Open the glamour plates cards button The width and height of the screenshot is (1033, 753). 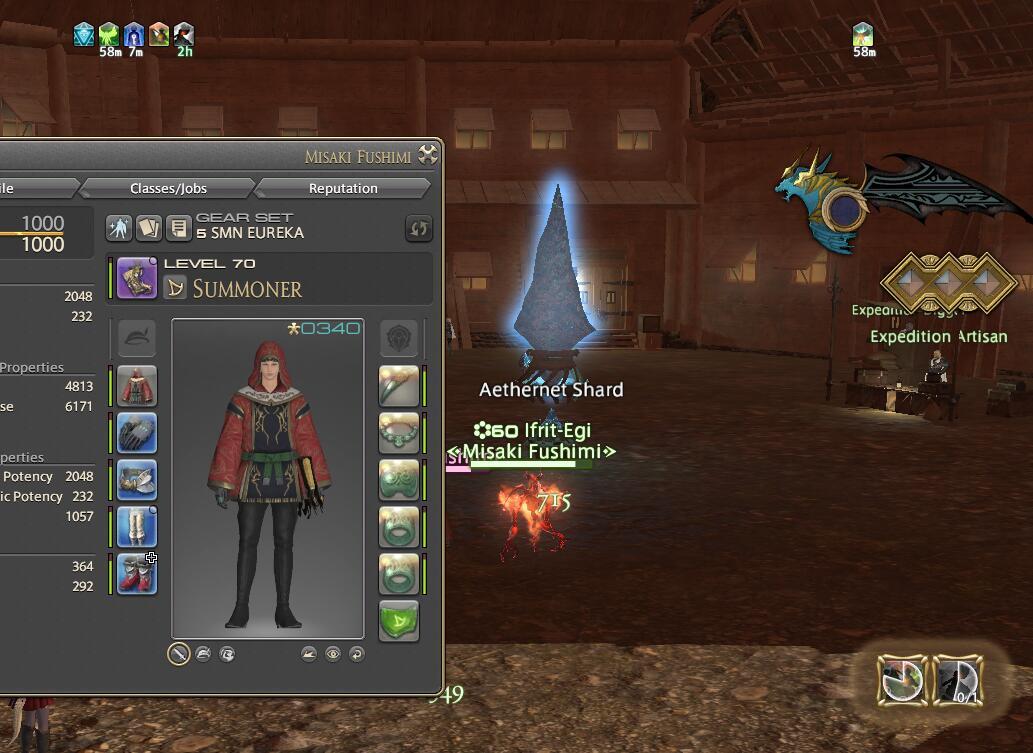tap(148, 229)
